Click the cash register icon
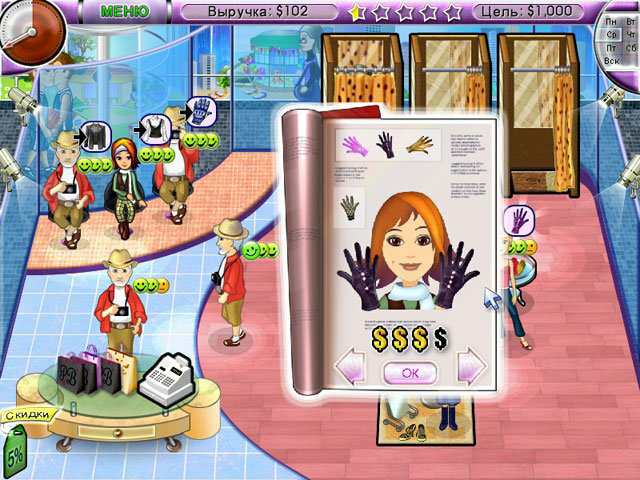 163,378
